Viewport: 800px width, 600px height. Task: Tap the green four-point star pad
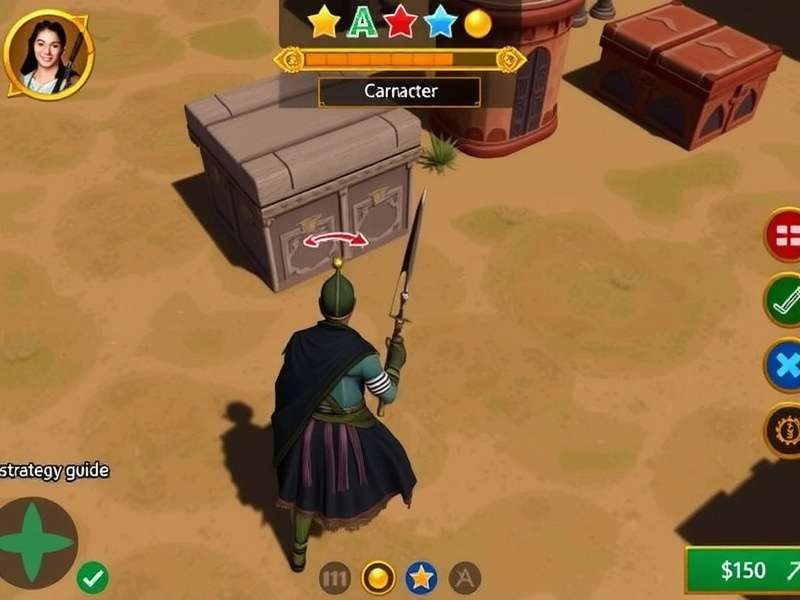(x=38, y=544)
